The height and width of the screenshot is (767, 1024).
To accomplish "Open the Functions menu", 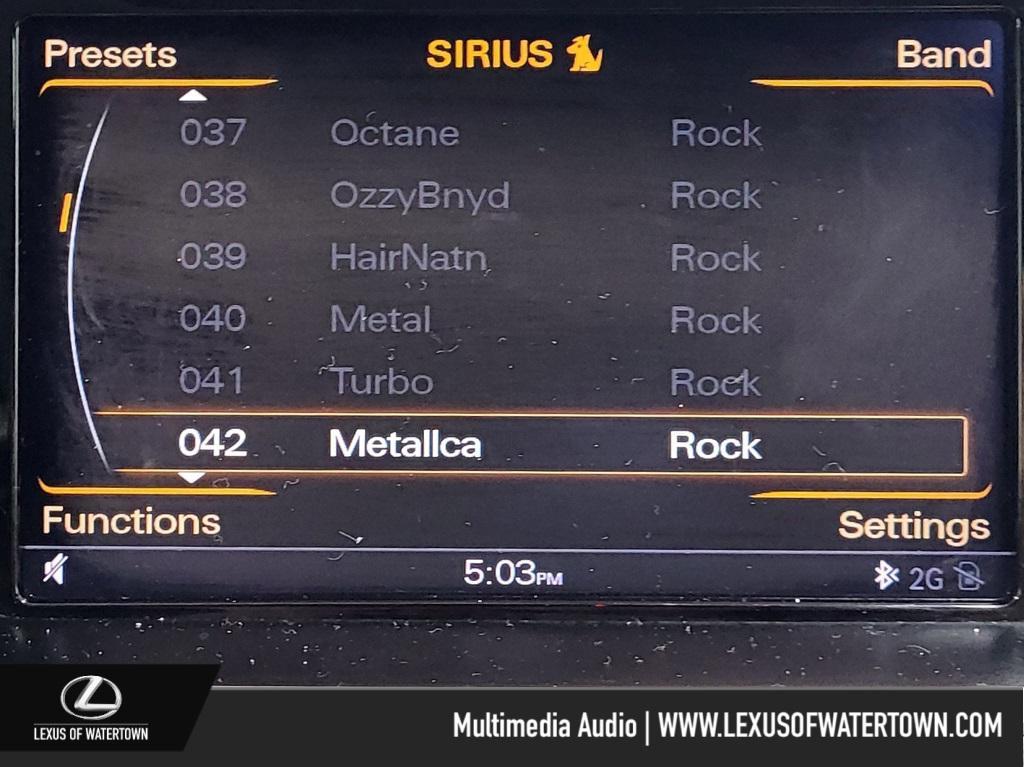I will pyautogui.click(x=131, y=521).
